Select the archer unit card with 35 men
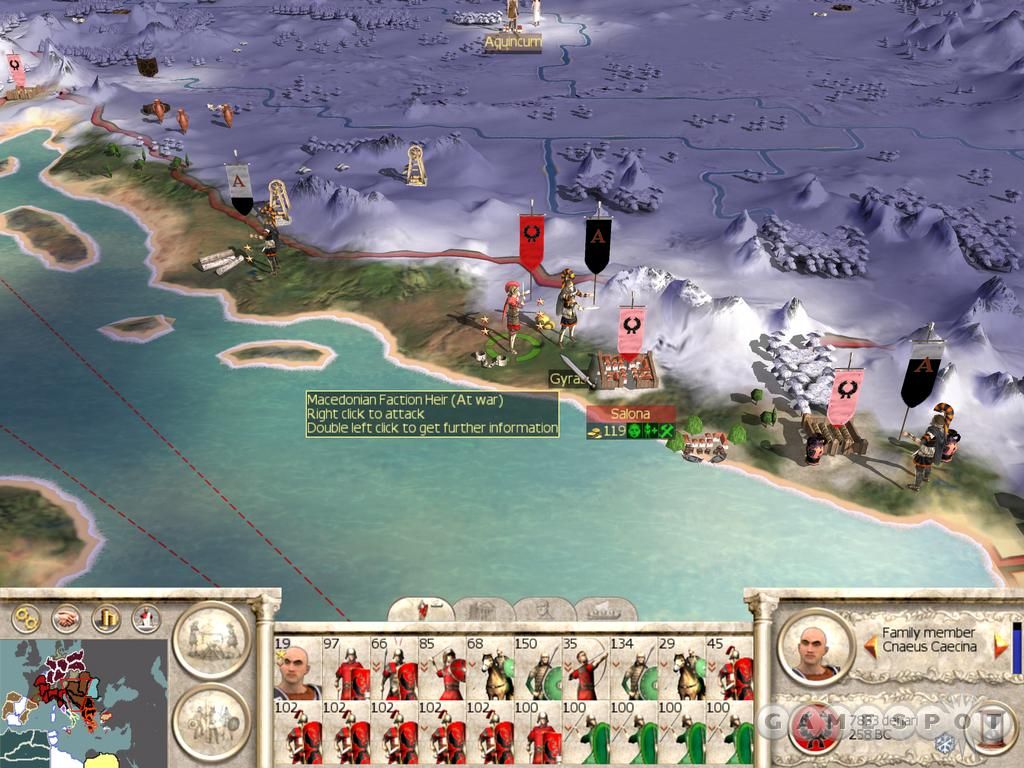 click(586, 668)
